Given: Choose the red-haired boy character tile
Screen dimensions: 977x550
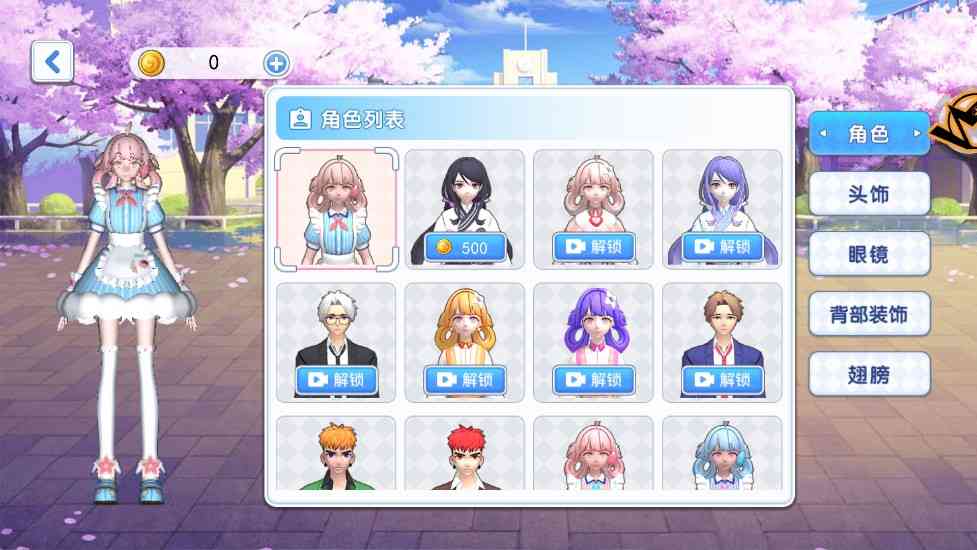Looking at the screenshot, I should point(465,455).
